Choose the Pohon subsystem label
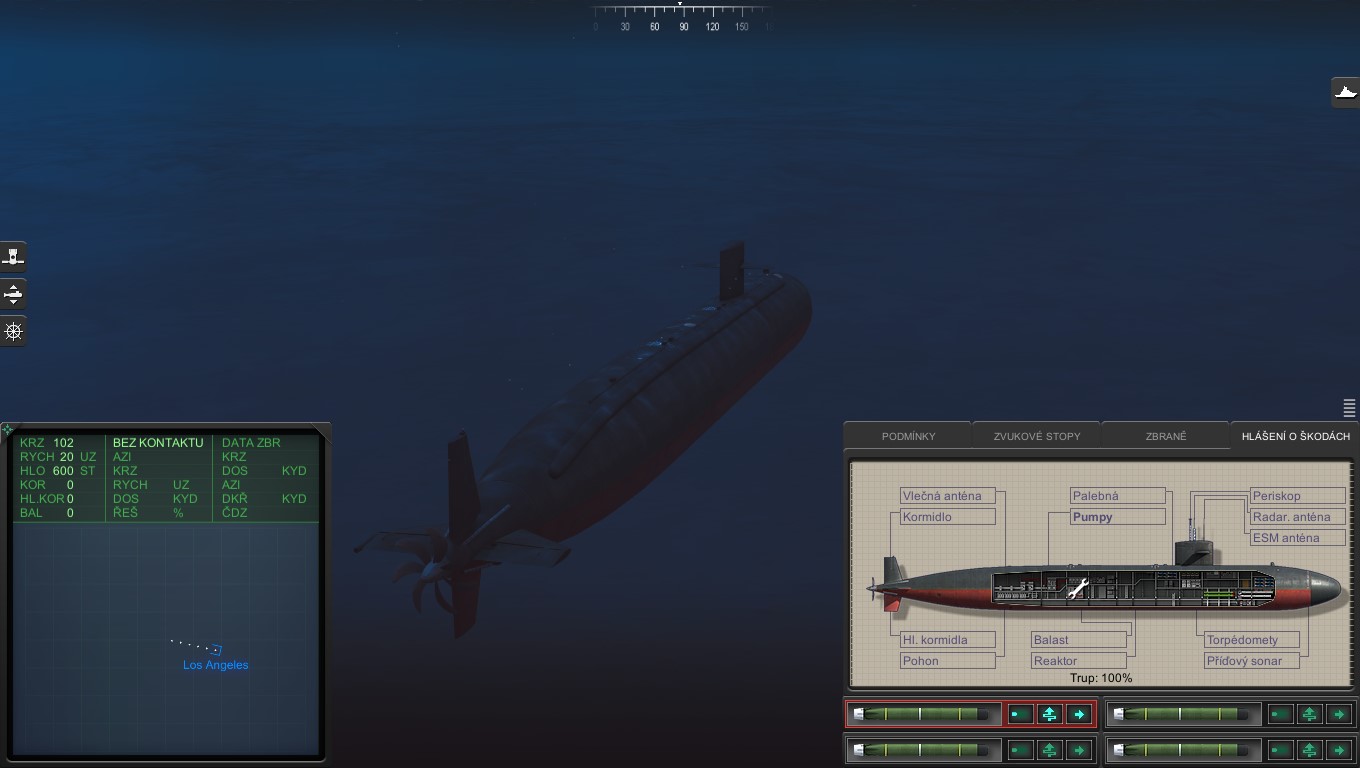The width and height of the screenshot is (1360, 768). pos(947,661)
